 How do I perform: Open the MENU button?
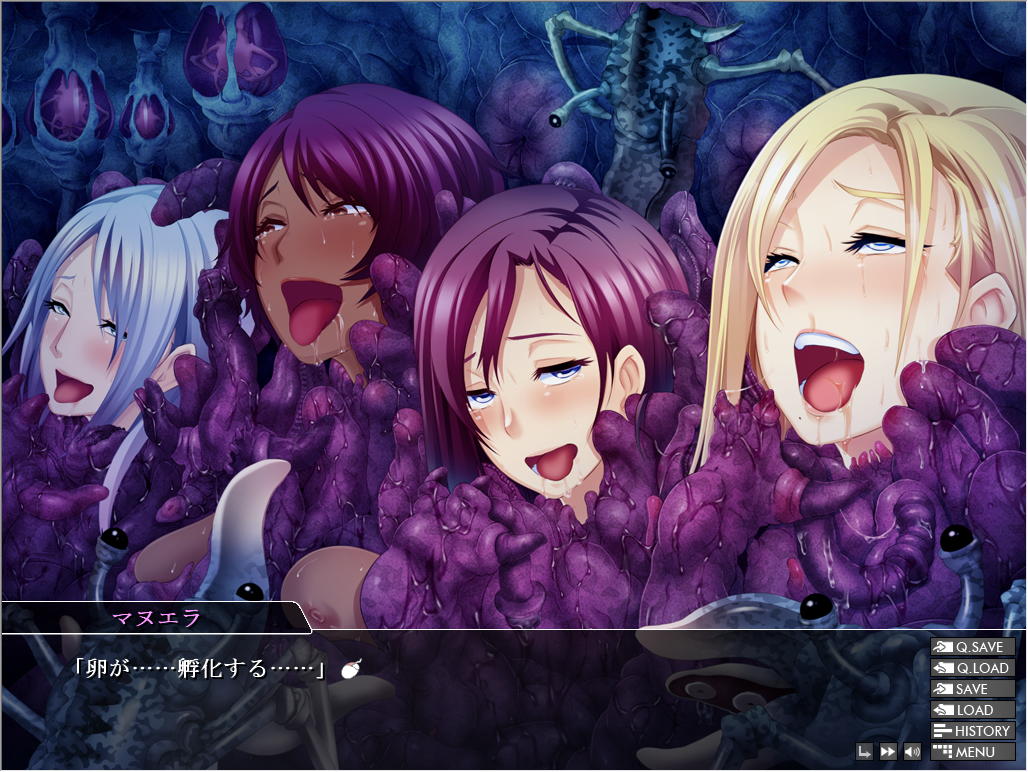[x=972, y=752]
